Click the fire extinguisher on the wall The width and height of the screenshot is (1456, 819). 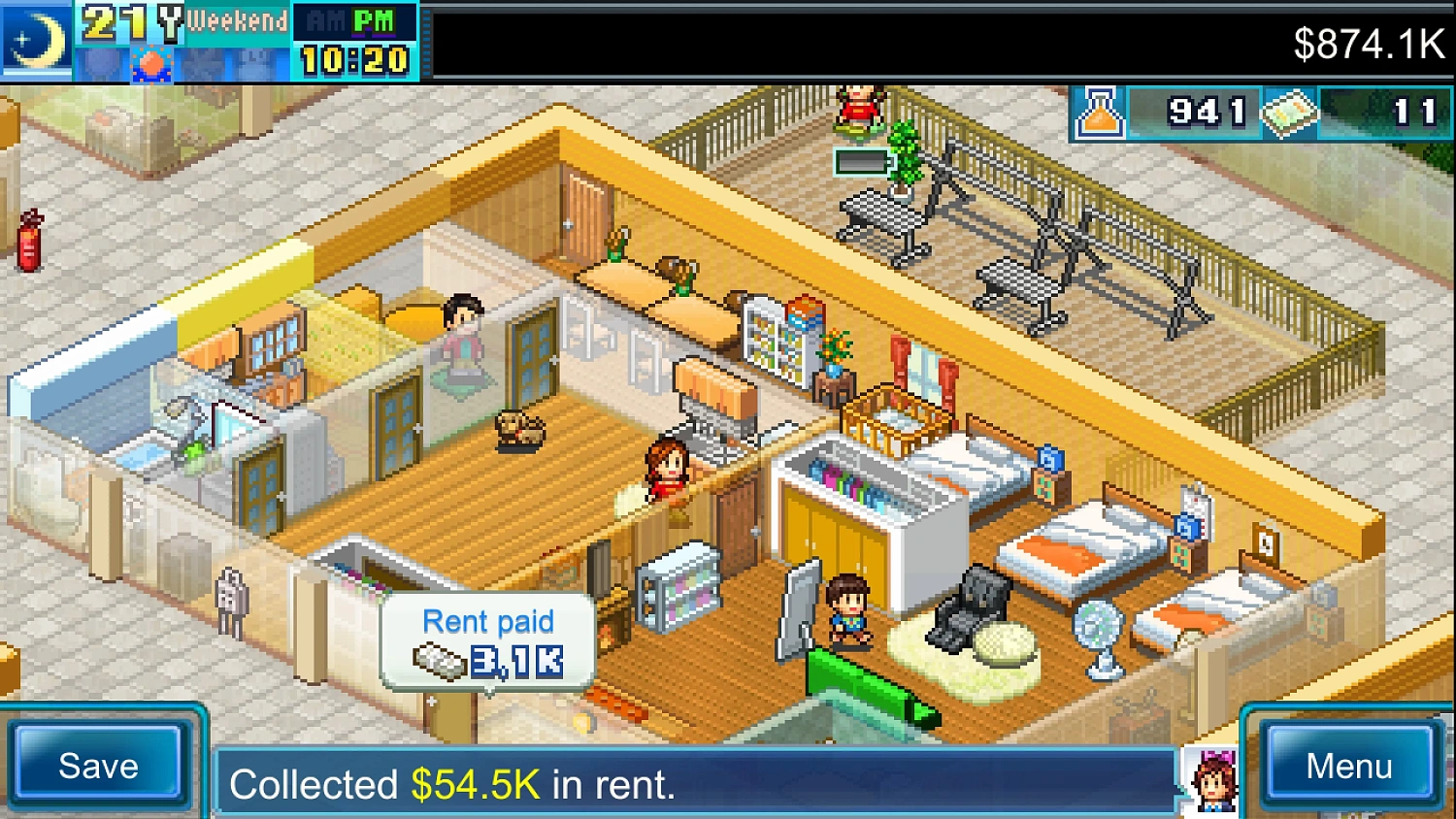pos(29,240)
